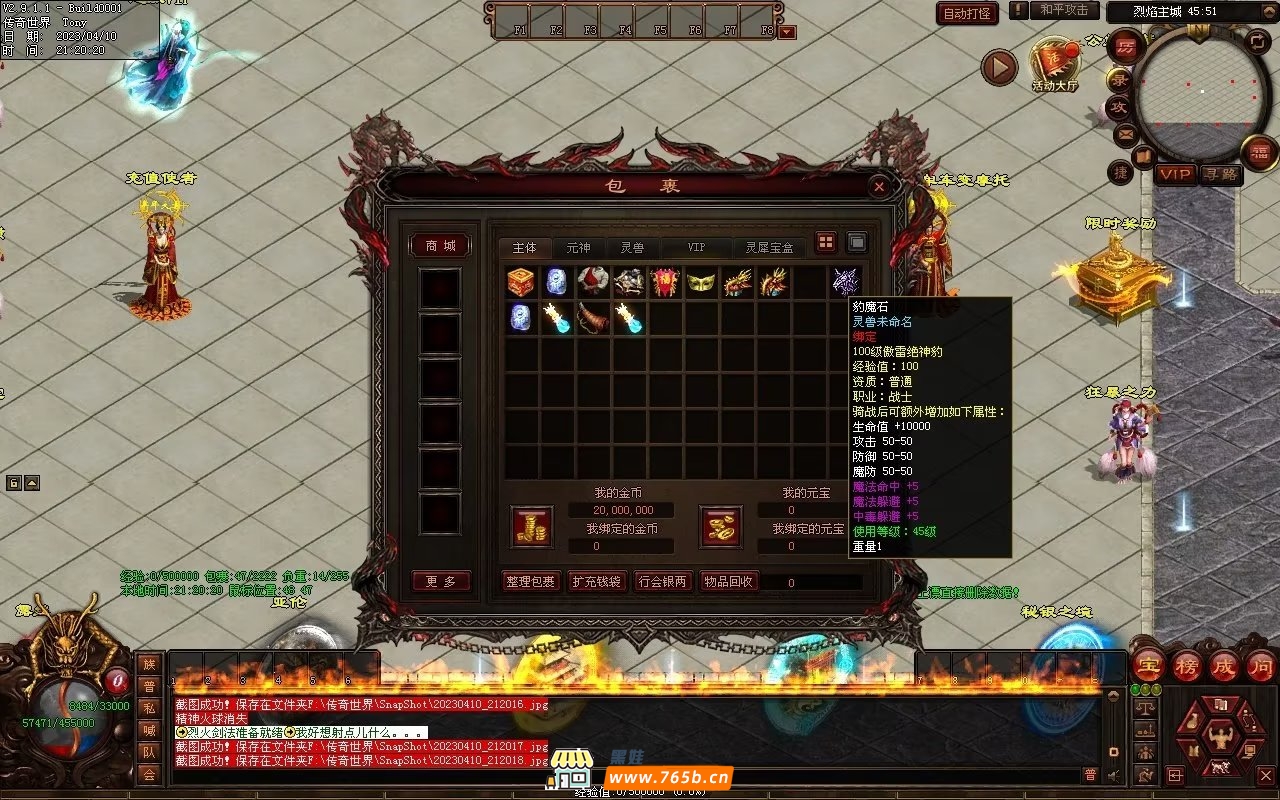This screenshot has height=800, width=1280.
Task: Open 行会银两 guild silver
Action: pos(662,581)
